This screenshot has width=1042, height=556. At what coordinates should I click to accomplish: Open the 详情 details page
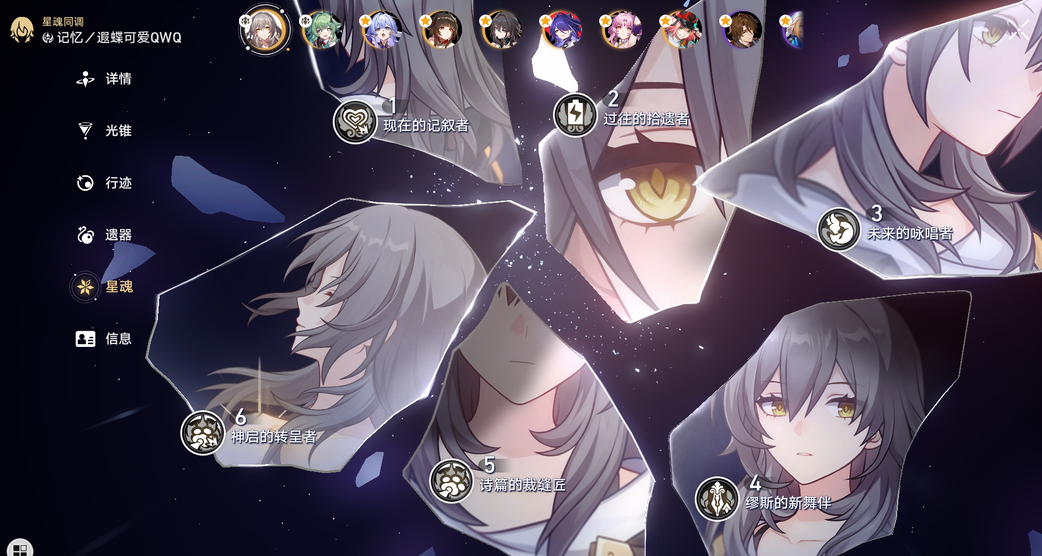tap(106, 79)
